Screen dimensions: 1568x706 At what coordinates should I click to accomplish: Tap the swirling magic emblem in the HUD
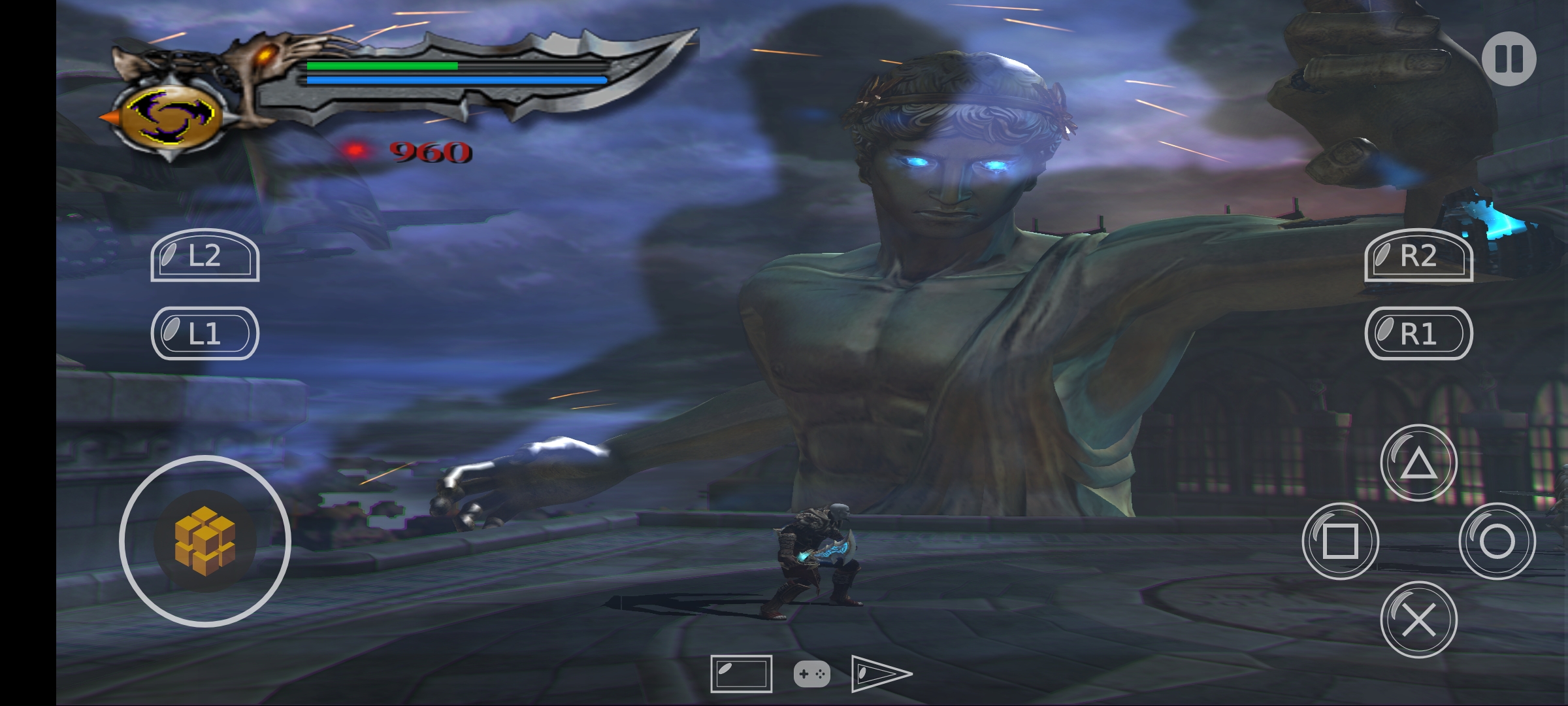171,117
